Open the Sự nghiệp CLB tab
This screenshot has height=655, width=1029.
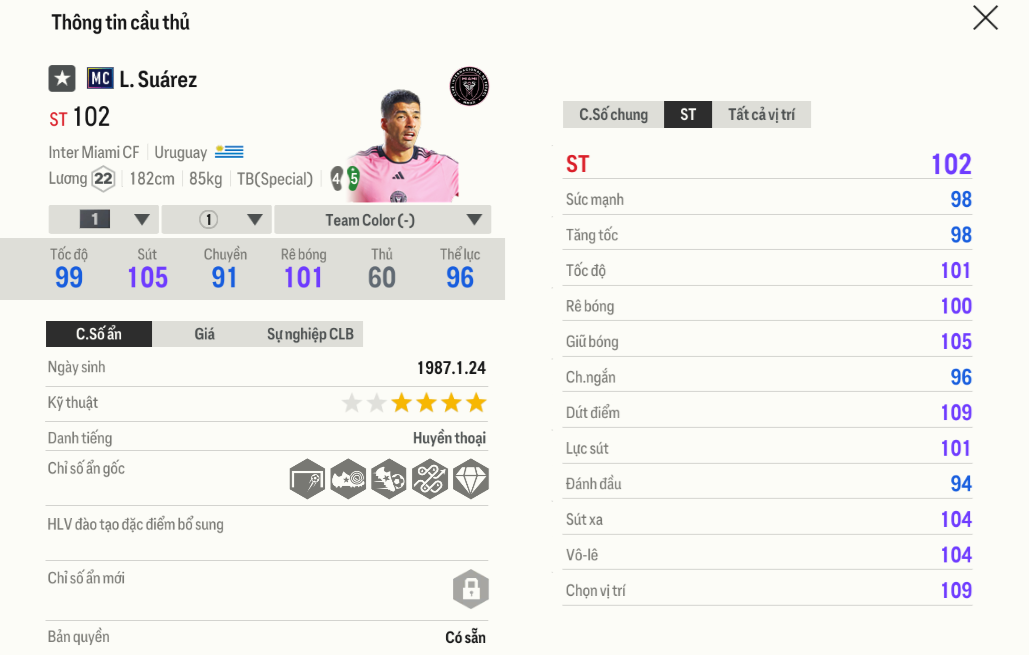click(310, 334)
